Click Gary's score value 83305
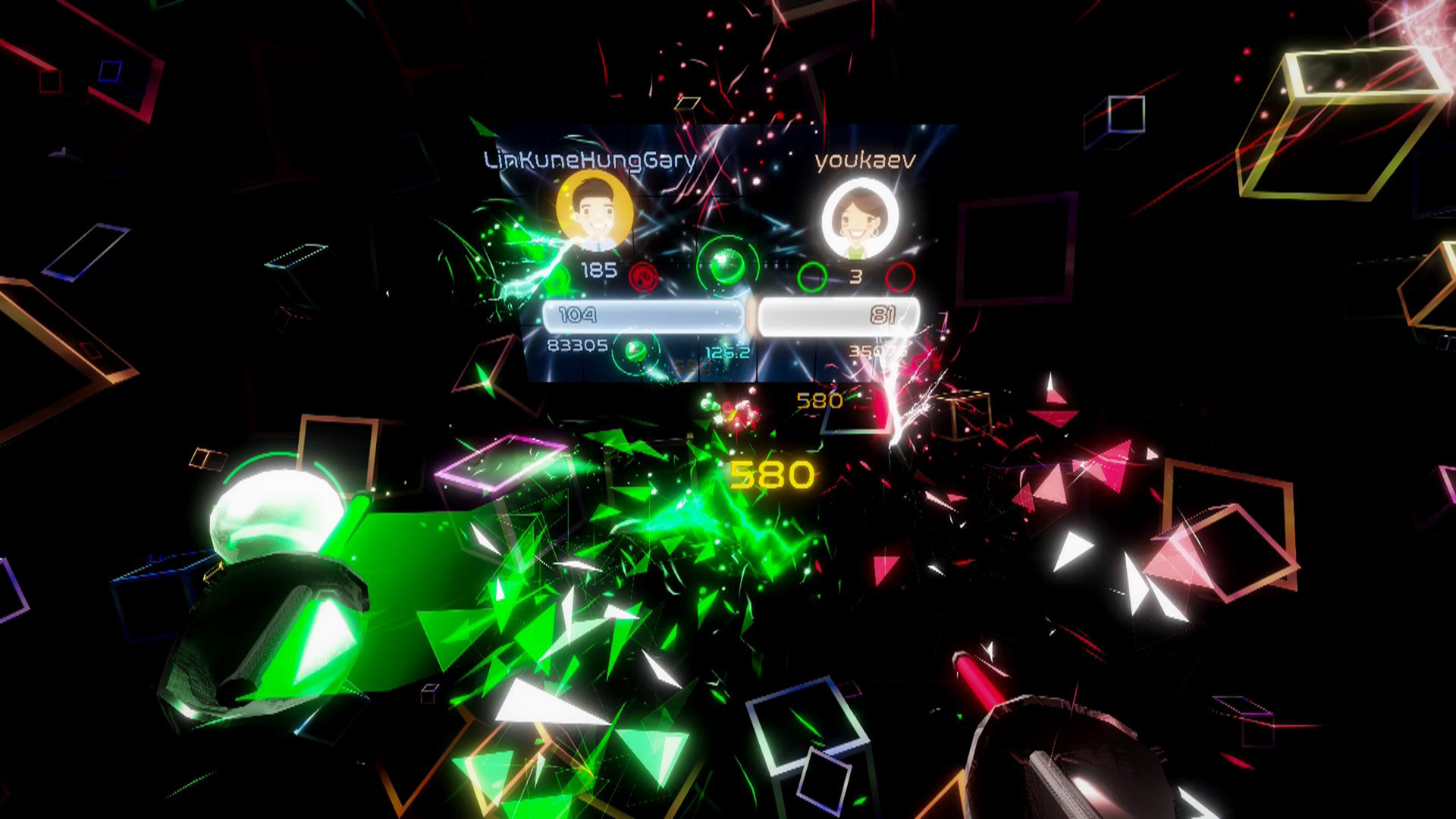Image resolution: width=1456 pixels, height=819 pixels. click(578, 345)
